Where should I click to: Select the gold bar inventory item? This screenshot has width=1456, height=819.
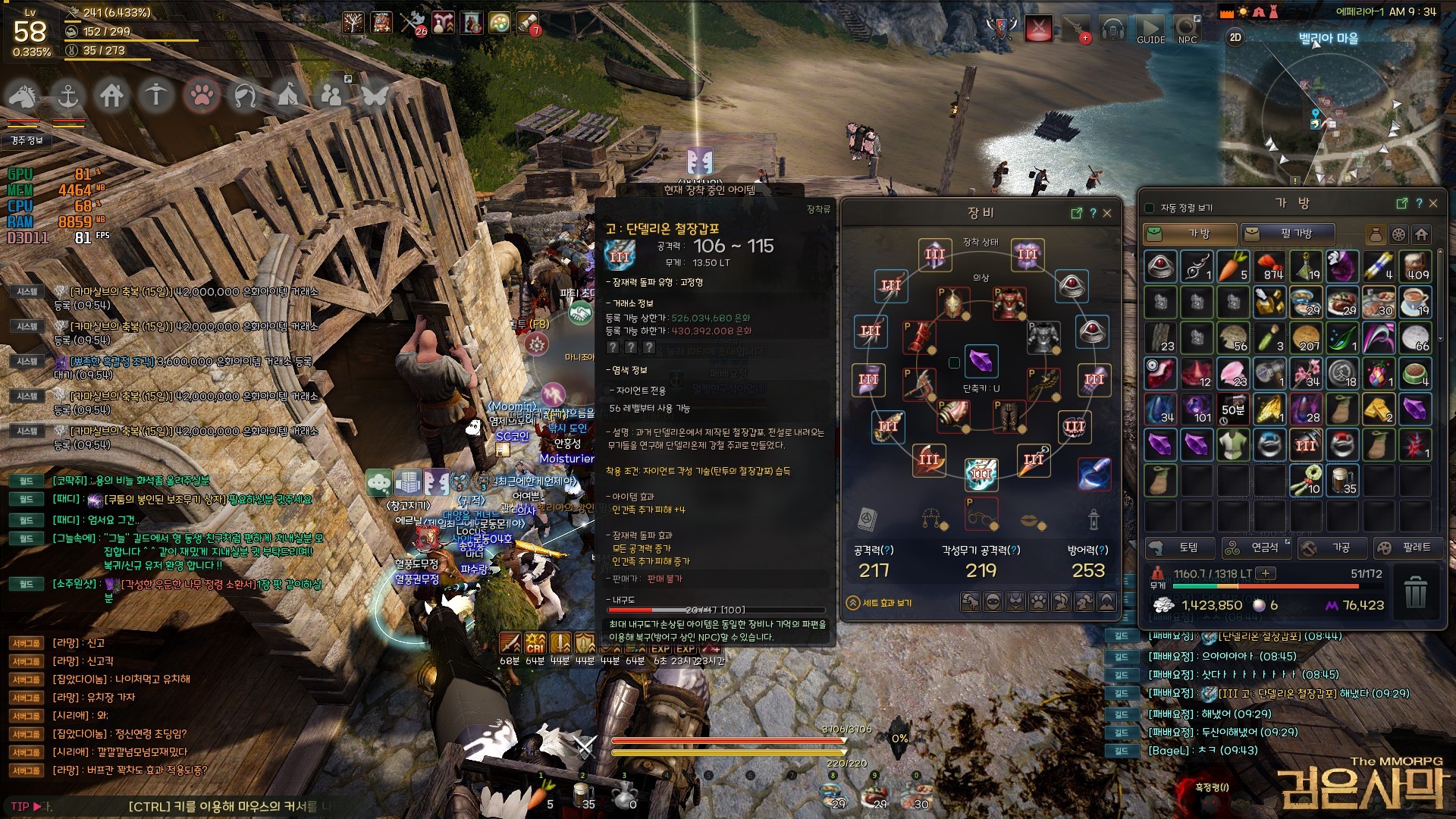pos(1378,409)
